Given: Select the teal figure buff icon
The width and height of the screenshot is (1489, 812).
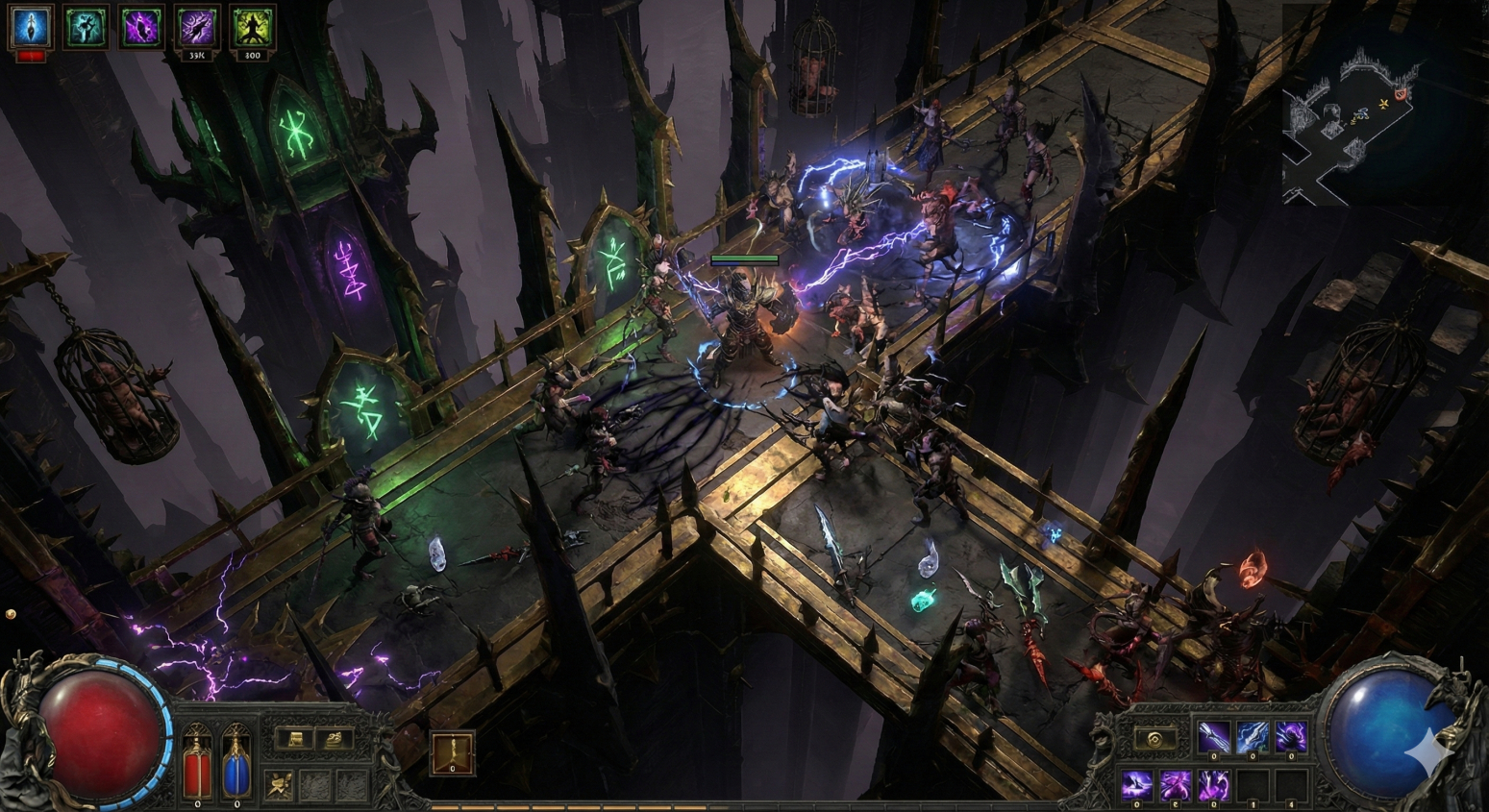Looking at the screenshot, I should [87, 26].
